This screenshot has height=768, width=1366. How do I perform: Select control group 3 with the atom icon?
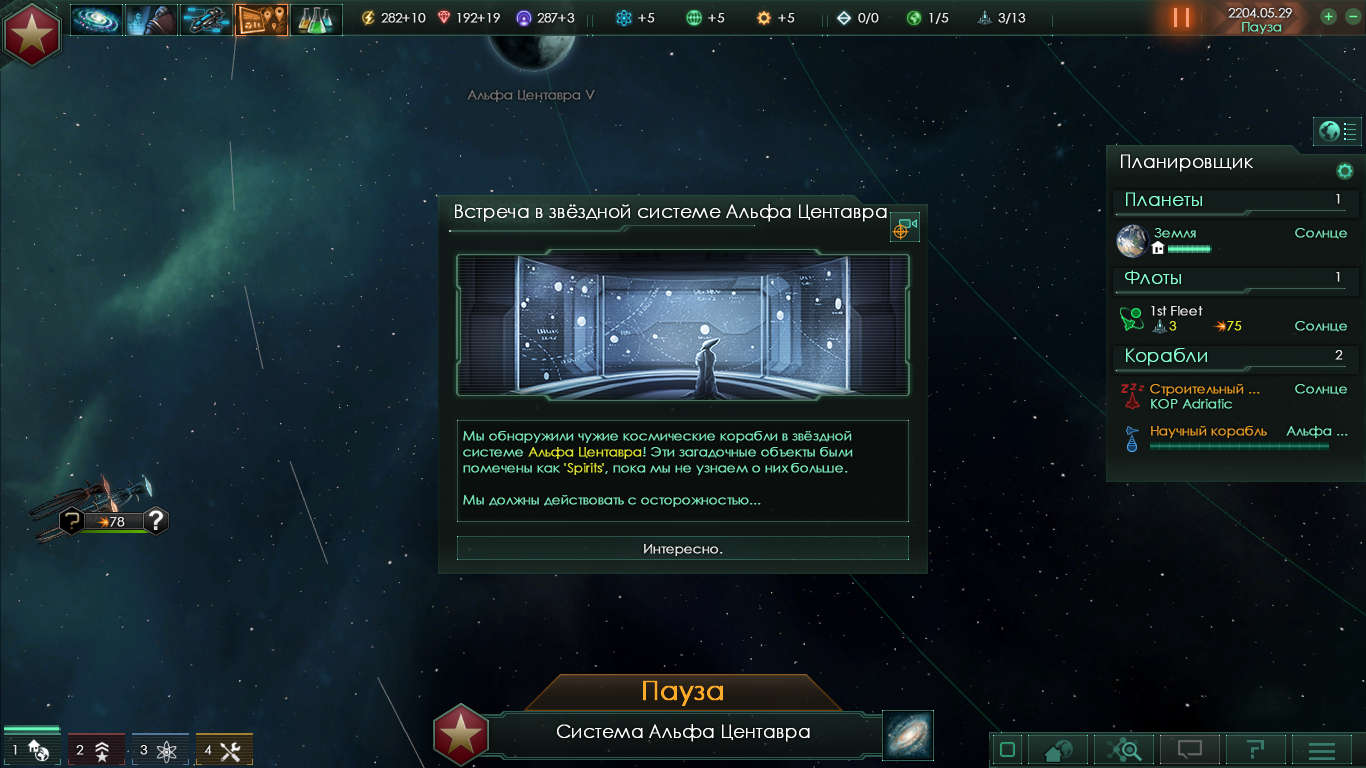160,750
